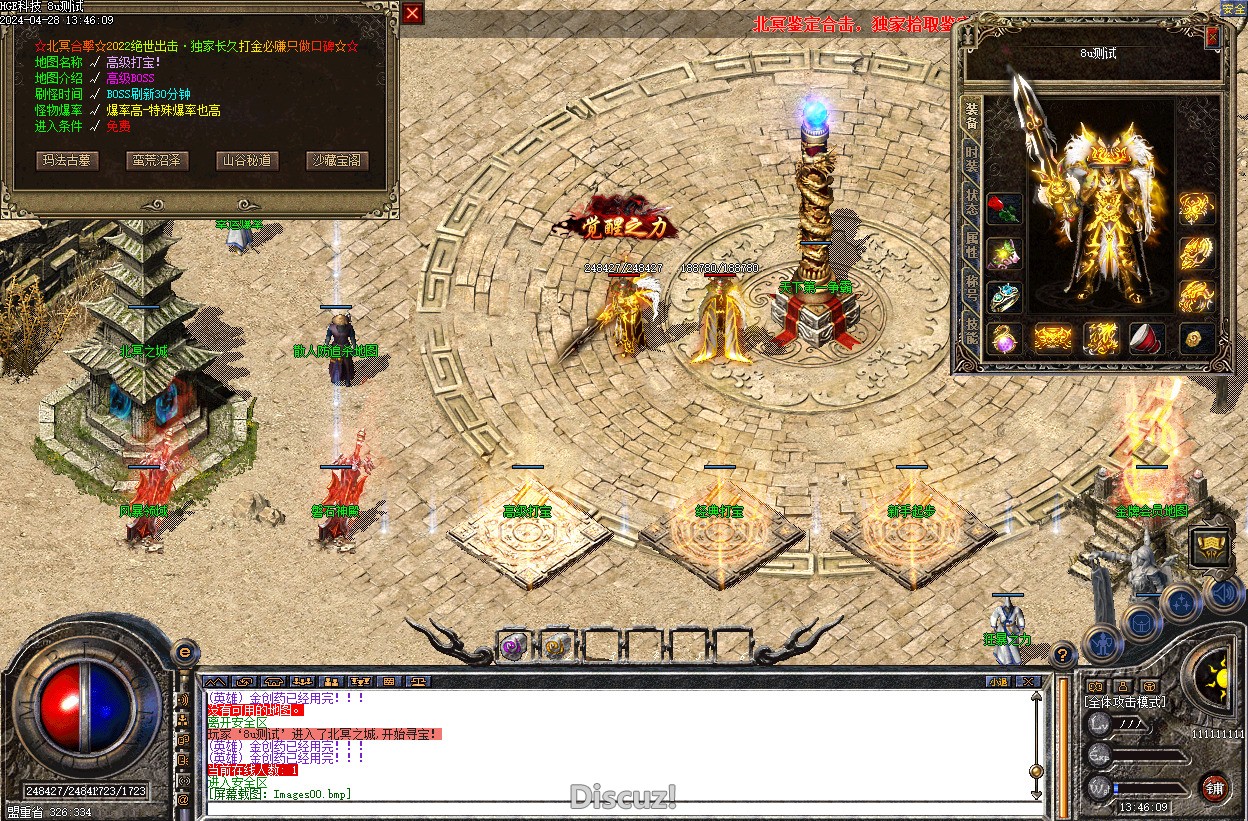Select the red cup equipment slot
The width and height of the screenshot is (1248, 821).
(1146, 339)
